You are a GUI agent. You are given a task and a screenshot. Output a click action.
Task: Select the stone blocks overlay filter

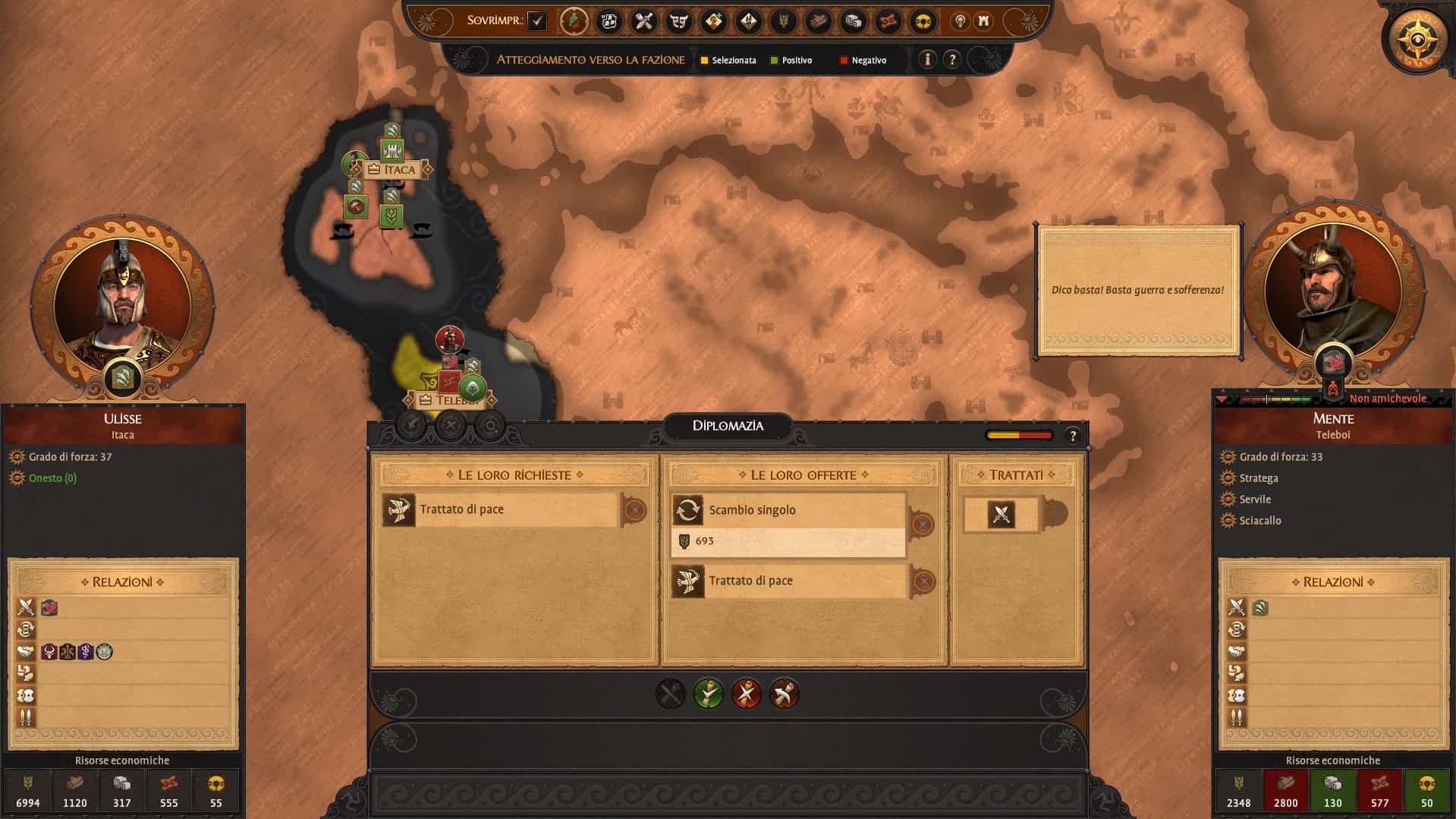point(854,21)
